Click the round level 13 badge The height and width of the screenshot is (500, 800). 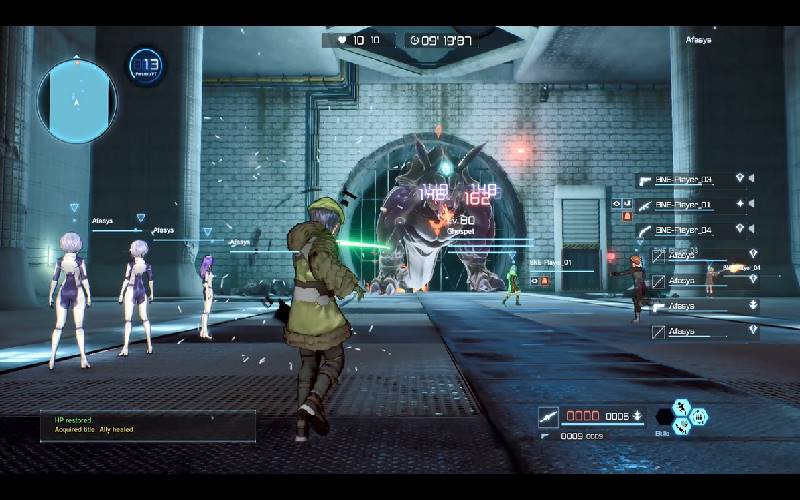pyautogui.click(x=147, y=67)
